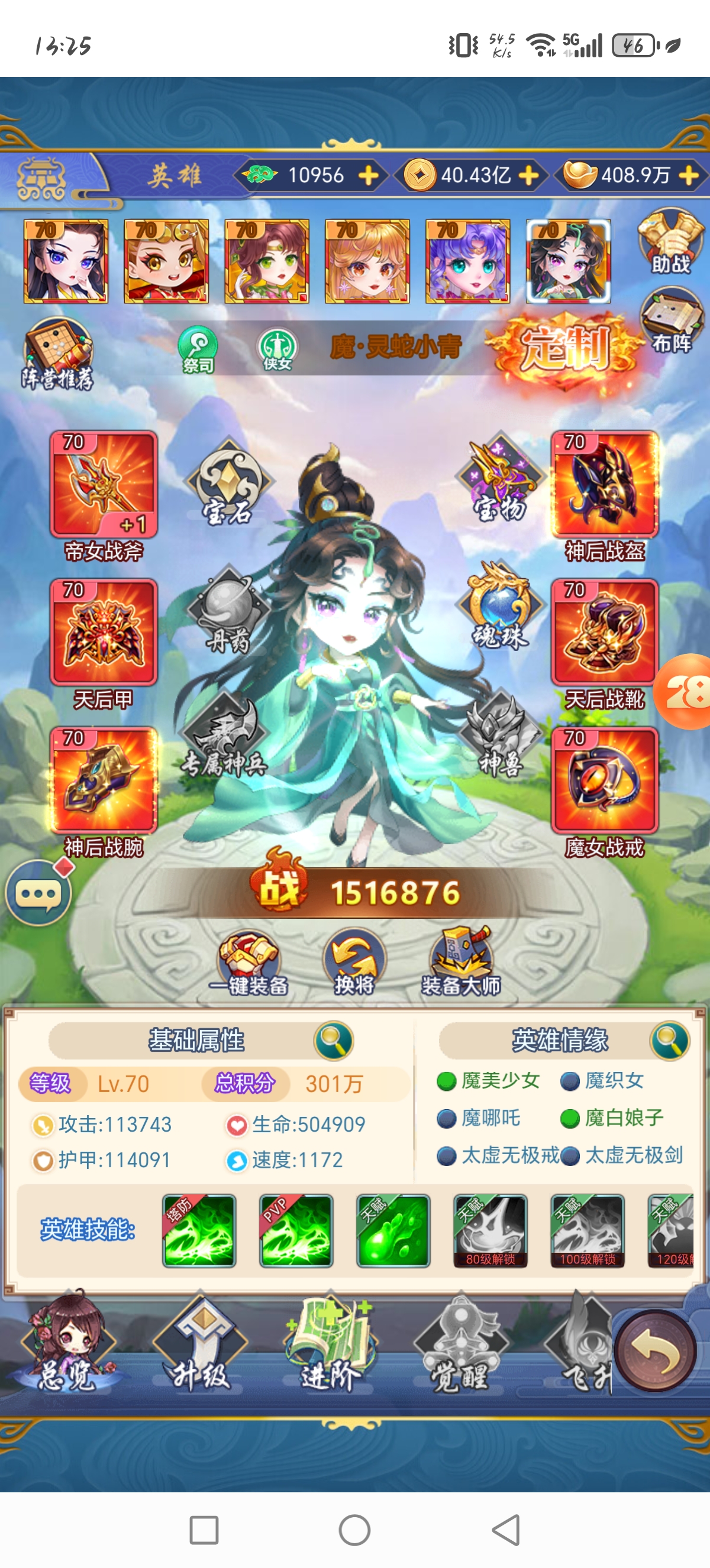Screen dimensions: 710x1568
Task: Select the 帝女战斧 axe equipment slot
Action: (x=104, y=484)
